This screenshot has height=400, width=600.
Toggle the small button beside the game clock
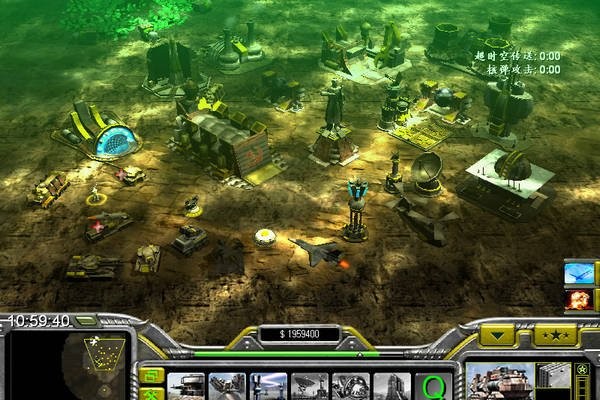[87, 321]
